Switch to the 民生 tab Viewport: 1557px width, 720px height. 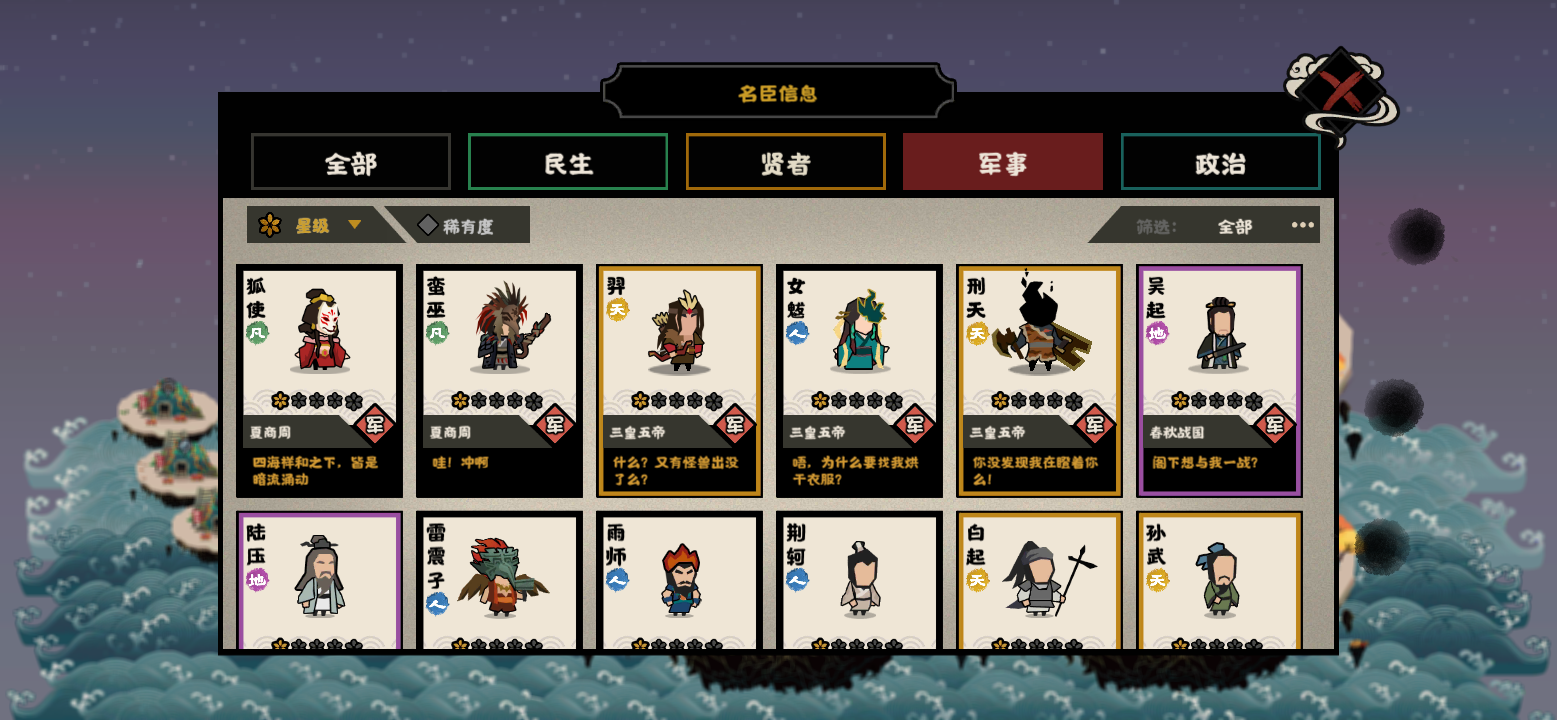[567, 161]
